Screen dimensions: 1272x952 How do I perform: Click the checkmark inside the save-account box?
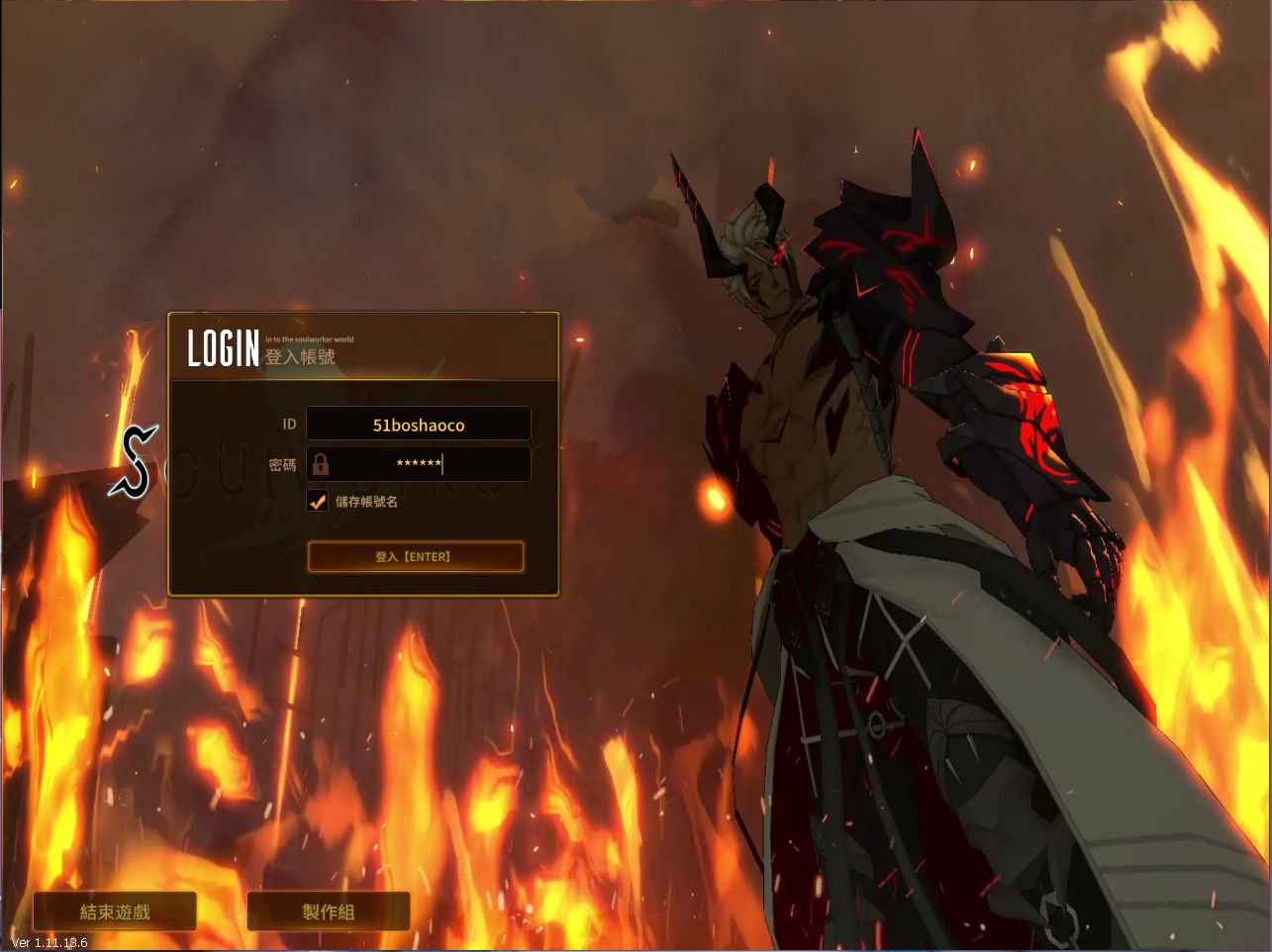[x=317, y=501]
